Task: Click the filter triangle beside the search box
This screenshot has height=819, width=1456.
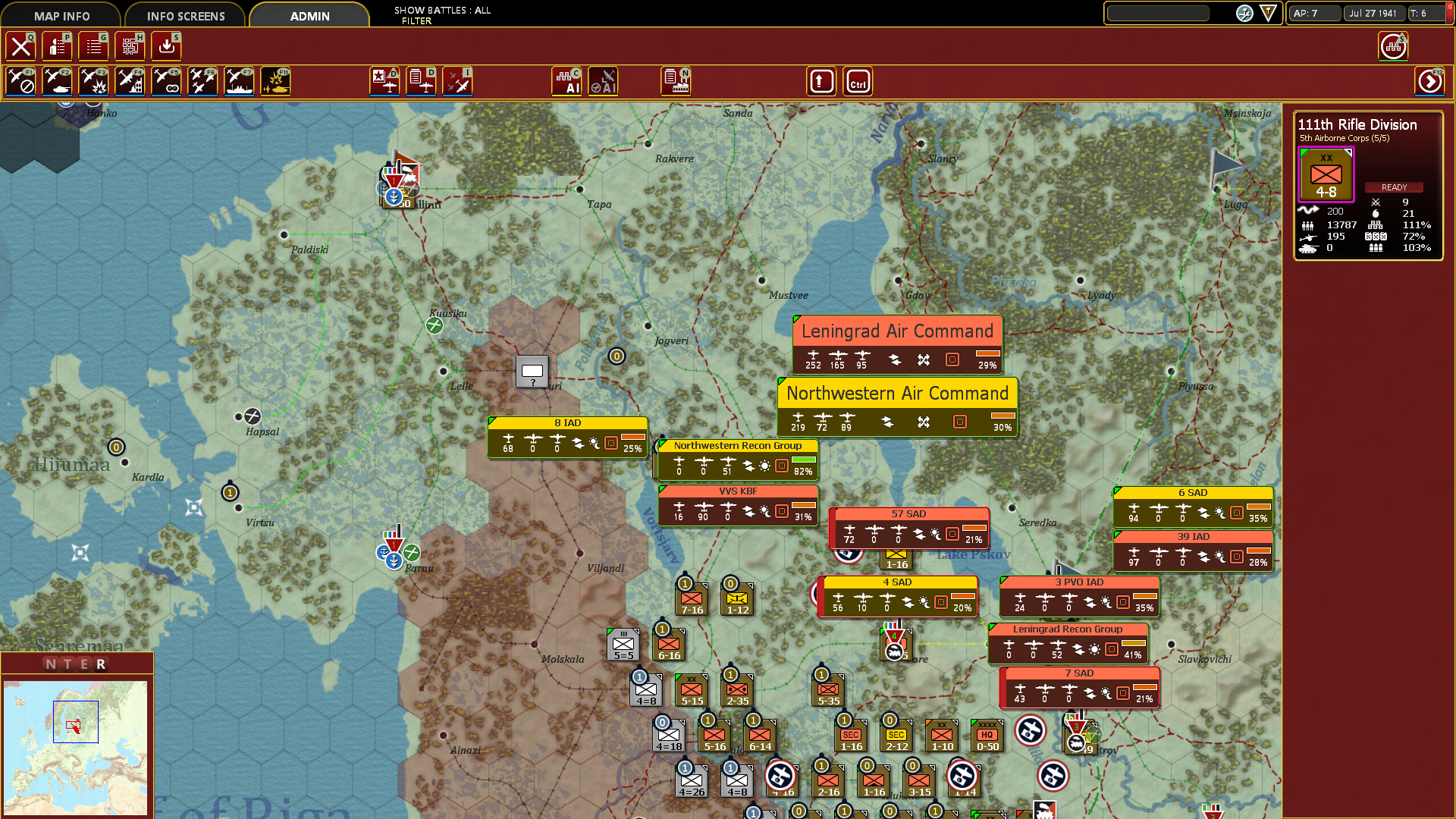Action: coord(1270,13)
